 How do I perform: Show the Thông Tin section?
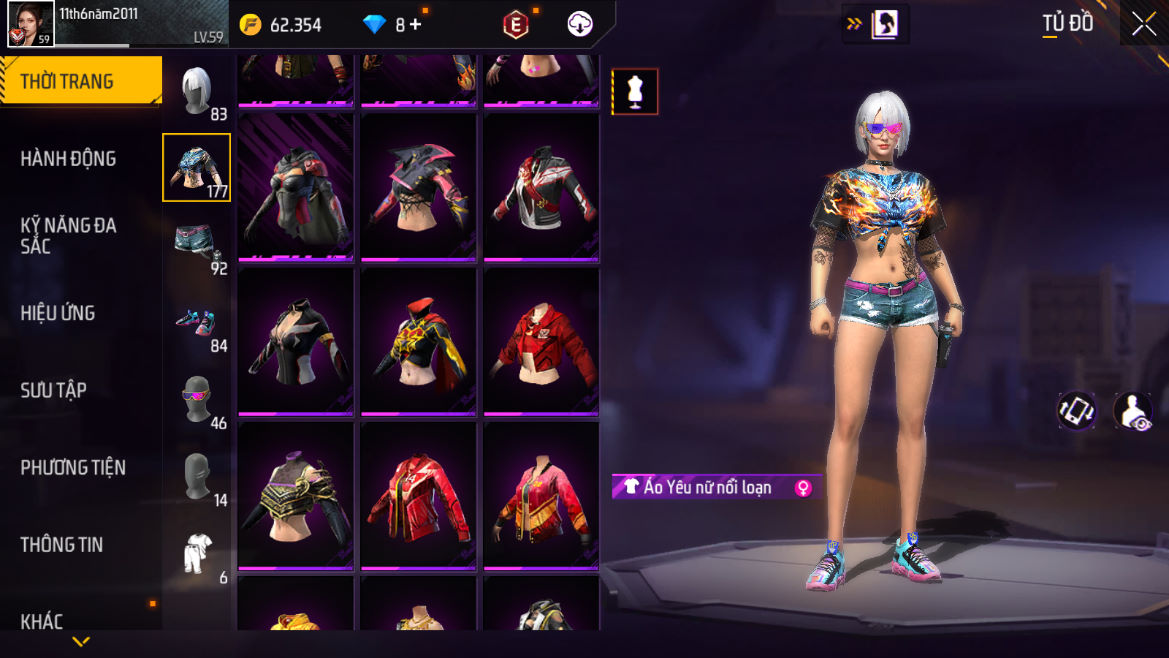coord(62,544)
